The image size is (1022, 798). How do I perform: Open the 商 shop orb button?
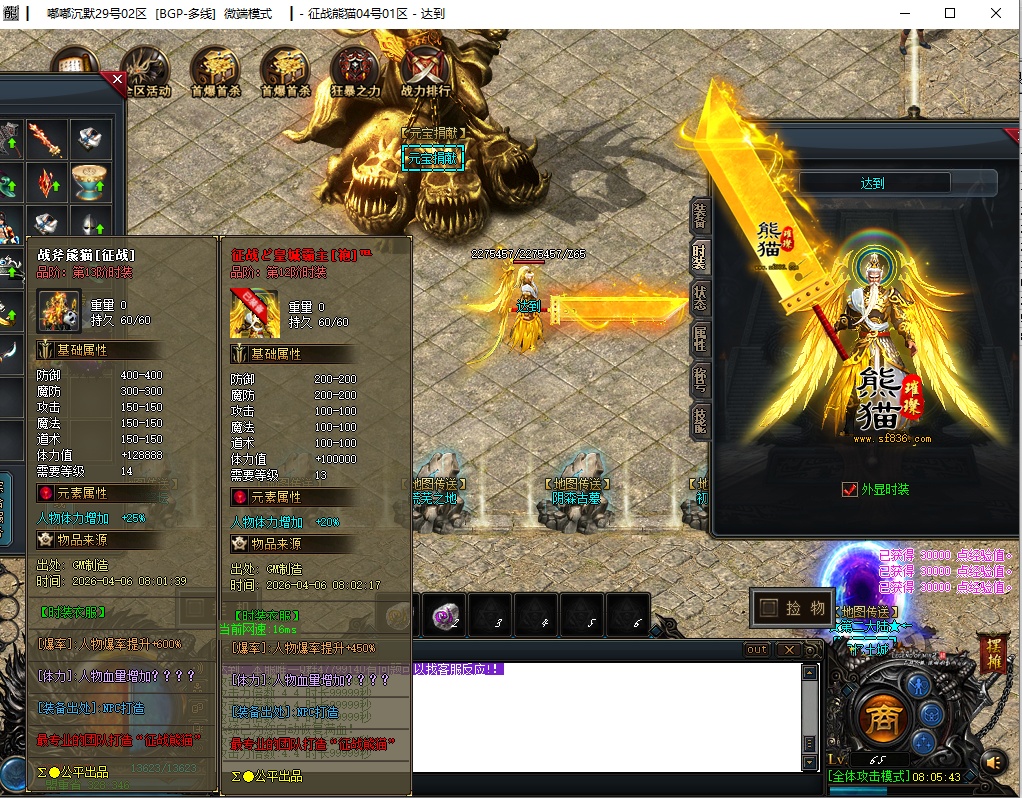[x=882, y=719]
